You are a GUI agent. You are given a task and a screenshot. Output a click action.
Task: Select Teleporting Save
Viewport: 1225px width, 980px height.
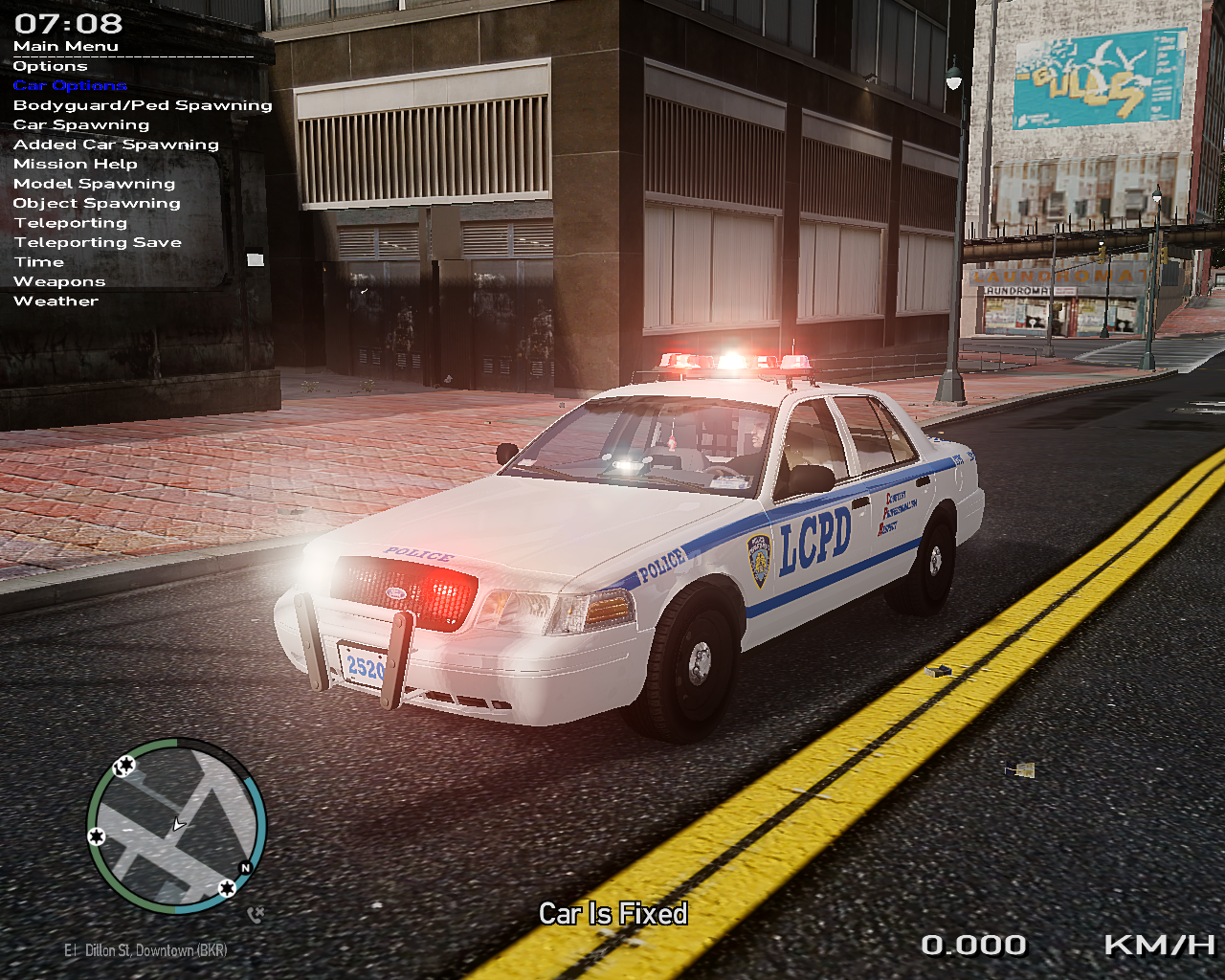pyautogui.click(x=98, y=243)
